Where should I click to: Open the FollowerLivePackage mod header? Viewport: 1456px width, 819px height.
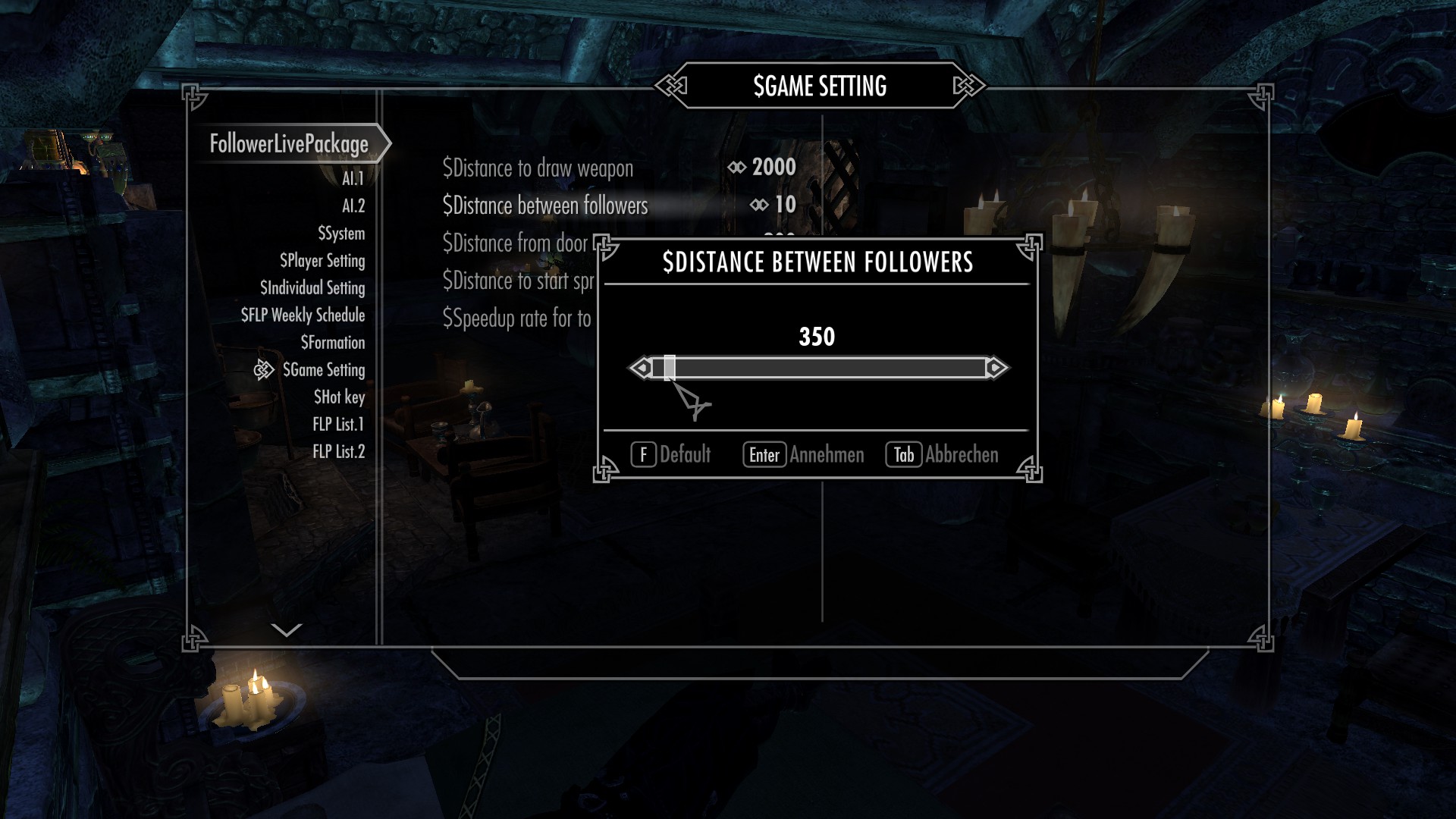289,144
